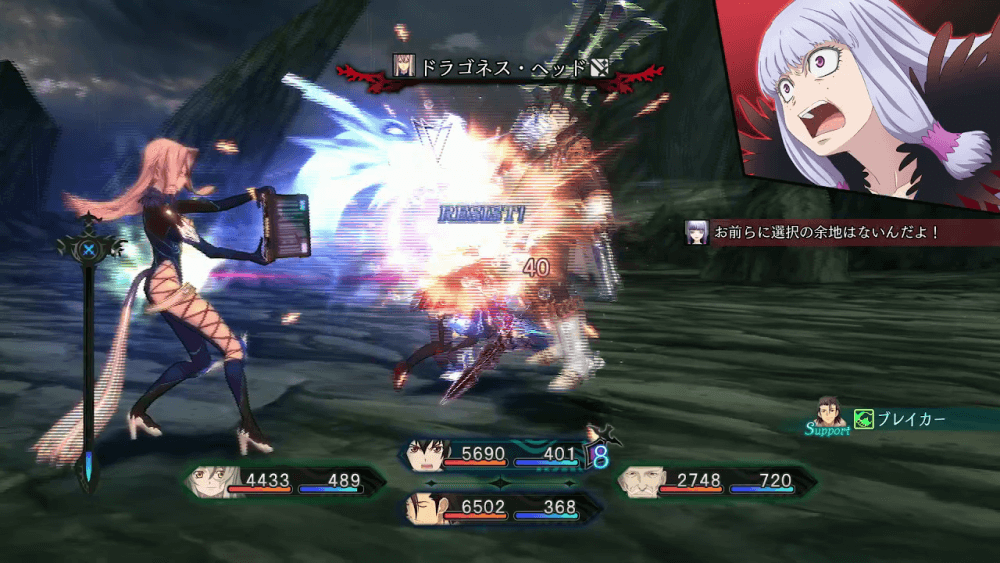The height and width of the screenshot is (563, 1000).
Task: Select the party member panel with 5690 HP
Action: (x=500, y=455)
